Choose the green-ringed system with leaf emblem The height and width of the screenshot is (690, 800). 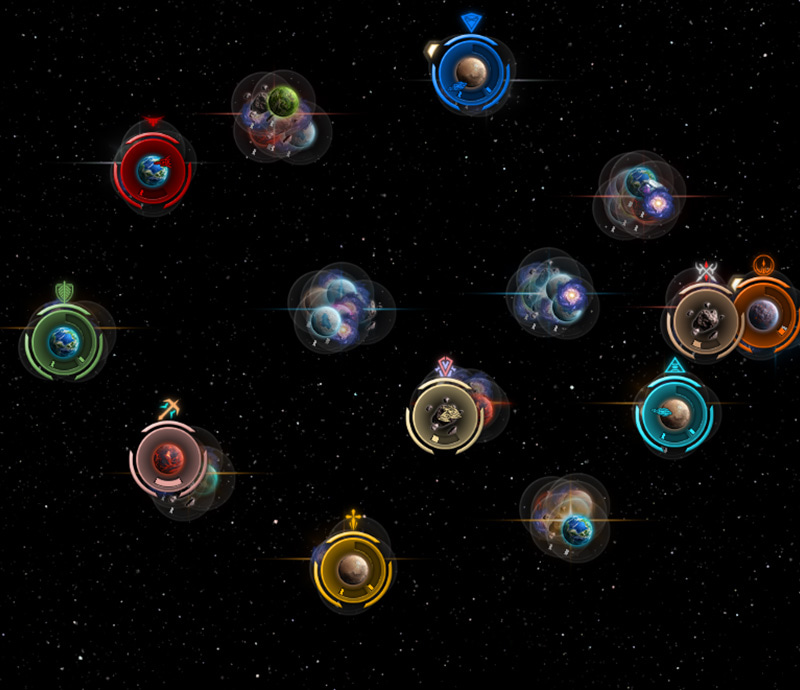64,341
